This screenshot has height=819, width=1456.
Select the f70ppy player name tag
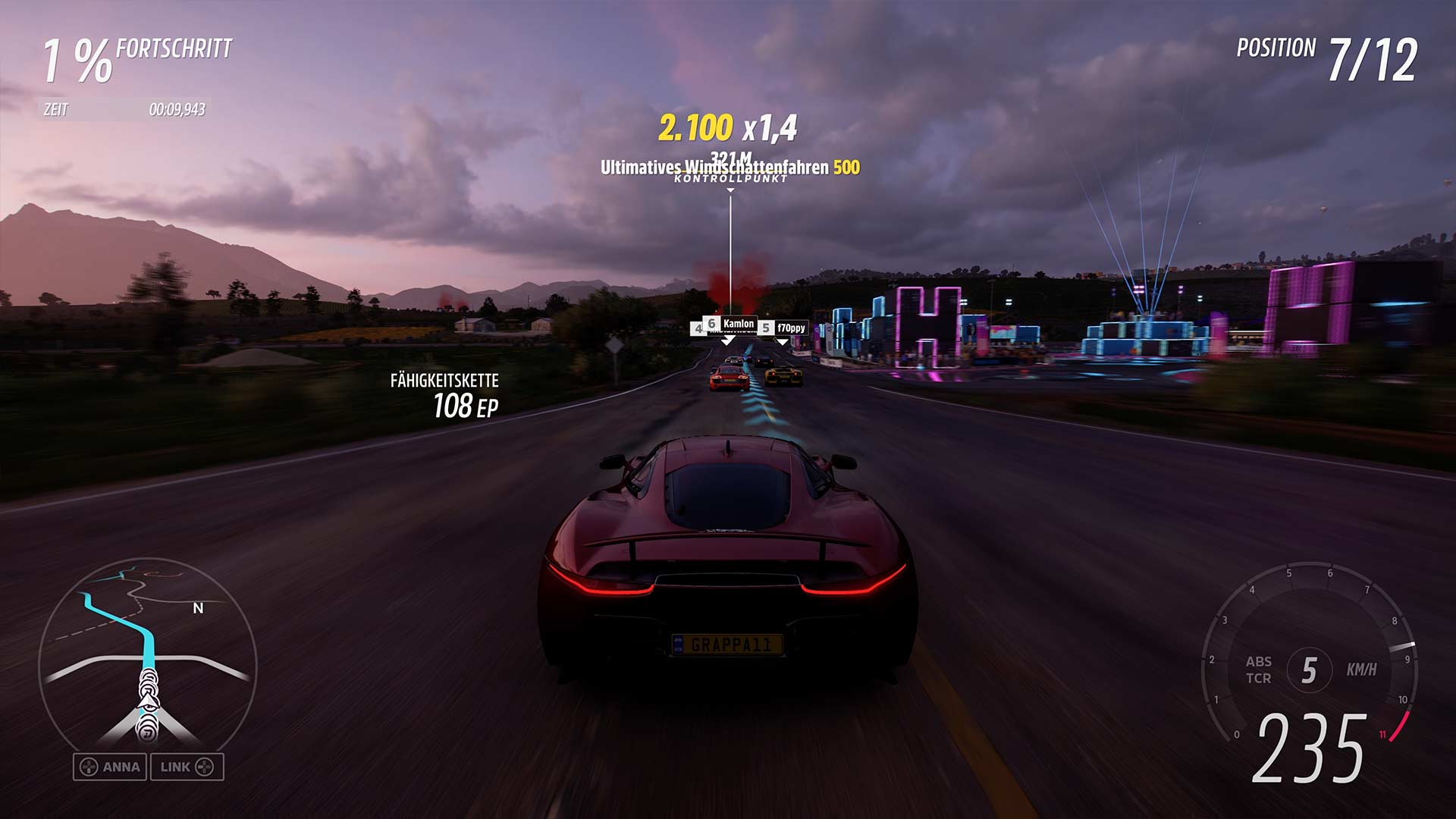coord(791,328)
